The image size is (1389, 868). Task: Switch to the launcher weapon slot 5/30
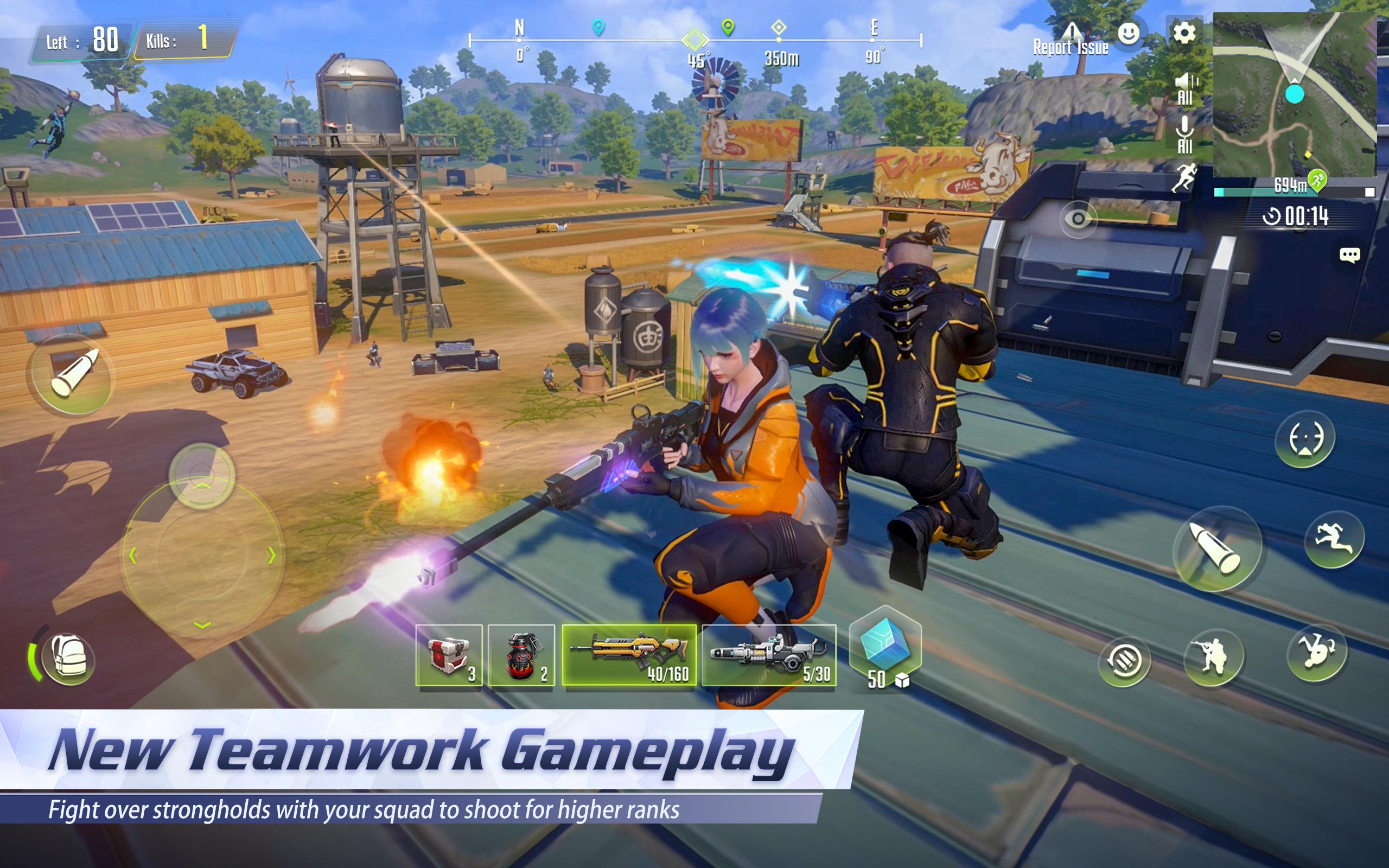pos(769,654)
